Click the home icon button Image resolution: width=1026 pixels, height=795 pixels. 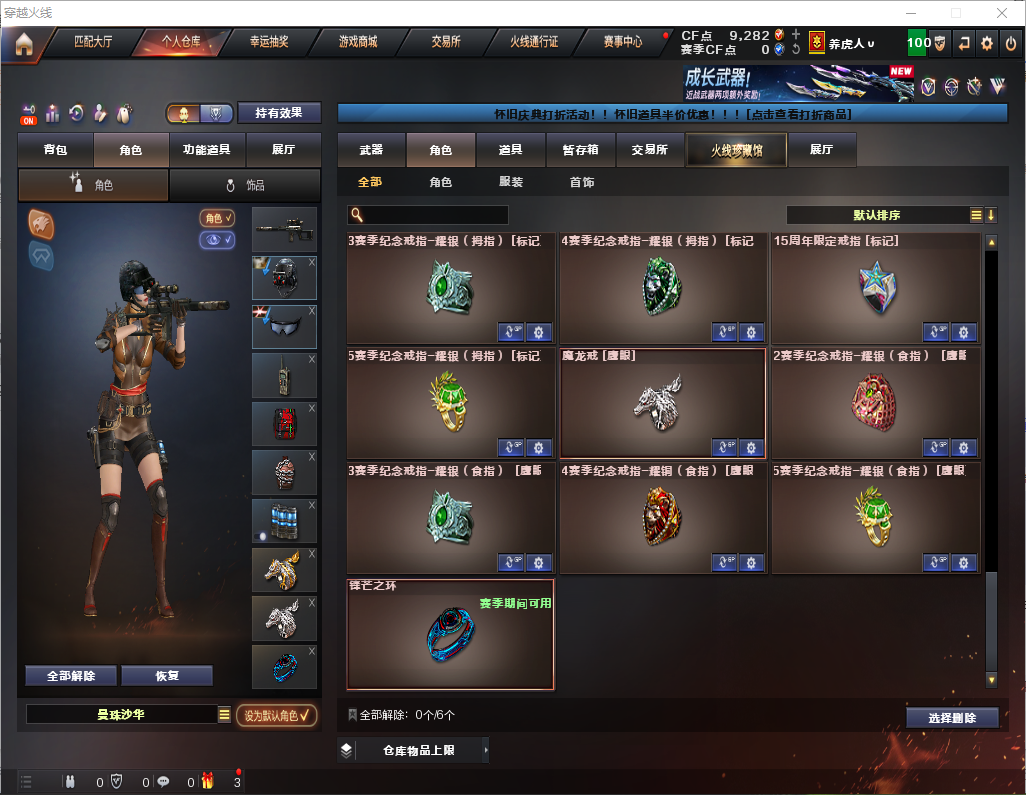23,44
